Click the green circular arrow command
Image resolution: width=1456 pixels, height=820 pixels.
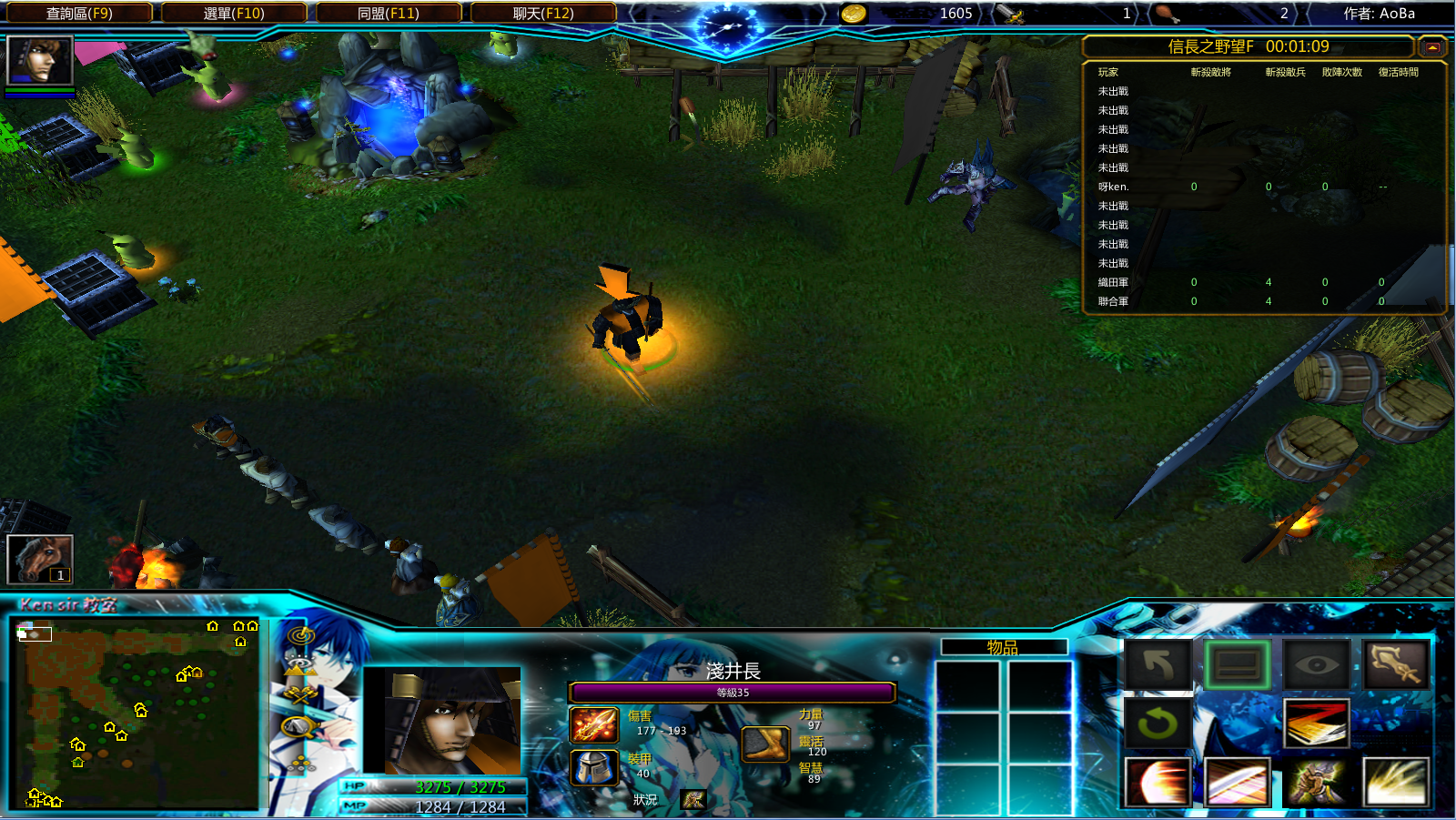coord(1158,724)
